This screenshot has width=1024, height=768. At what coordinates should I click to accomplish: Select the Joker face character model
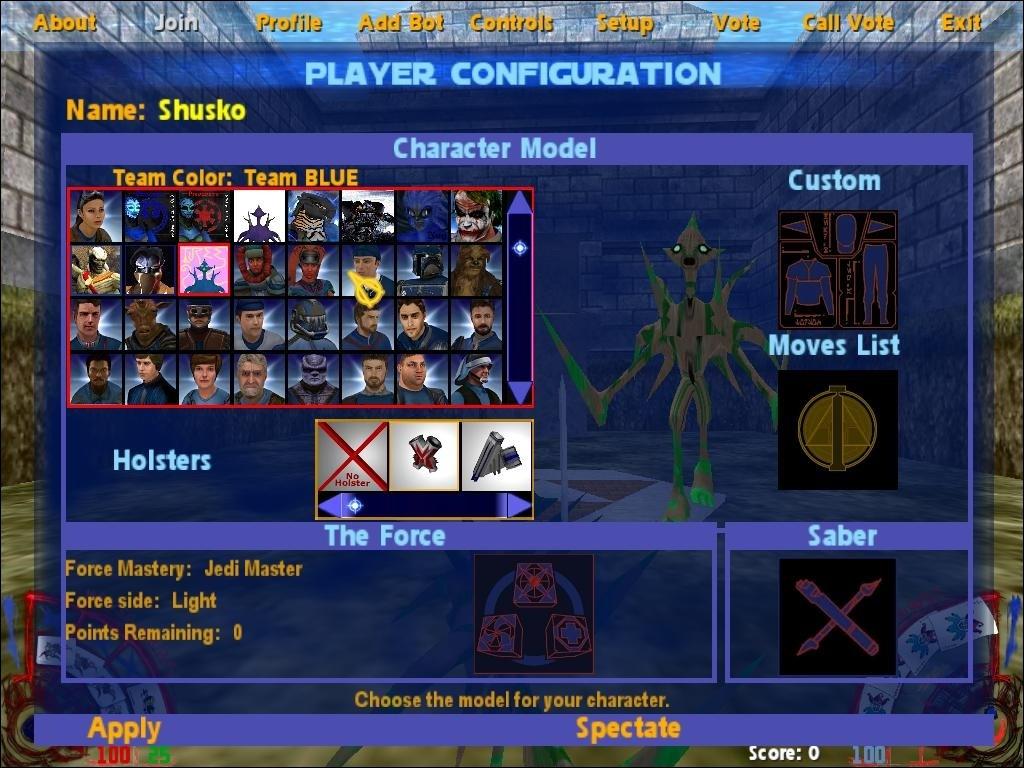(476, 216)
